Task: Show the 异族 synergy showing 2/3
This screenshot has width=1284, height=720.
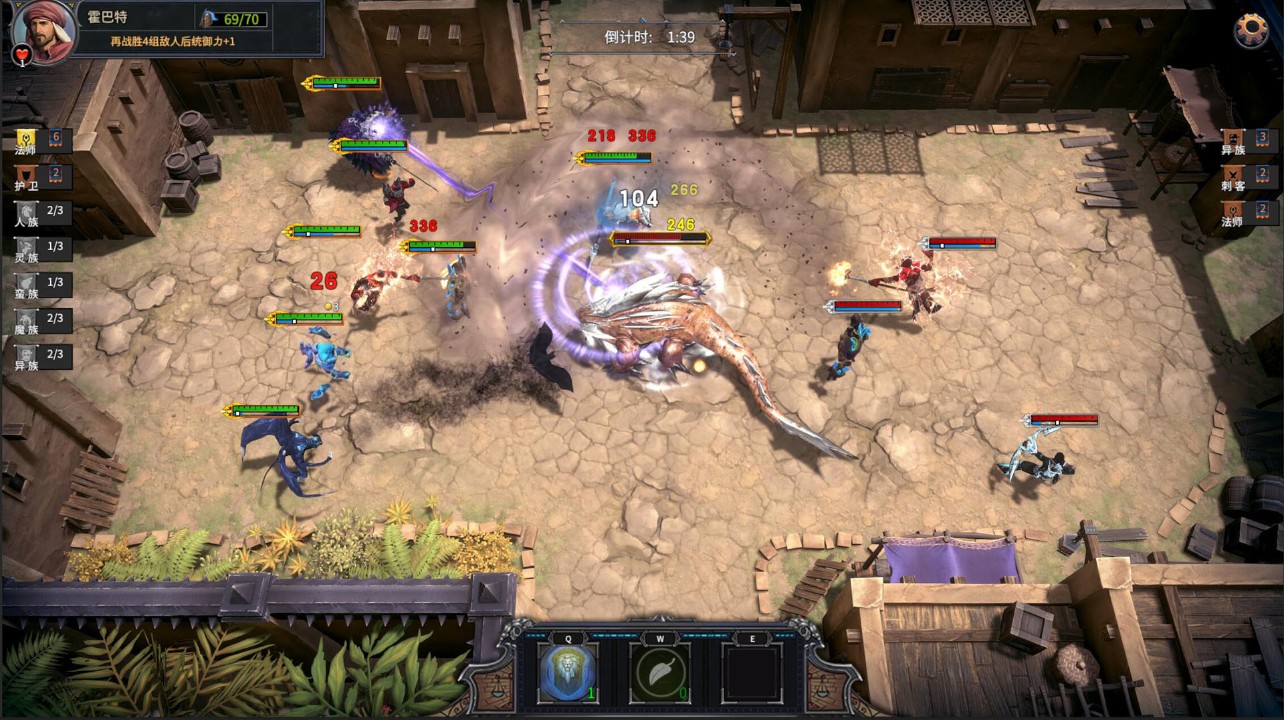Action: tap(27, 356)
